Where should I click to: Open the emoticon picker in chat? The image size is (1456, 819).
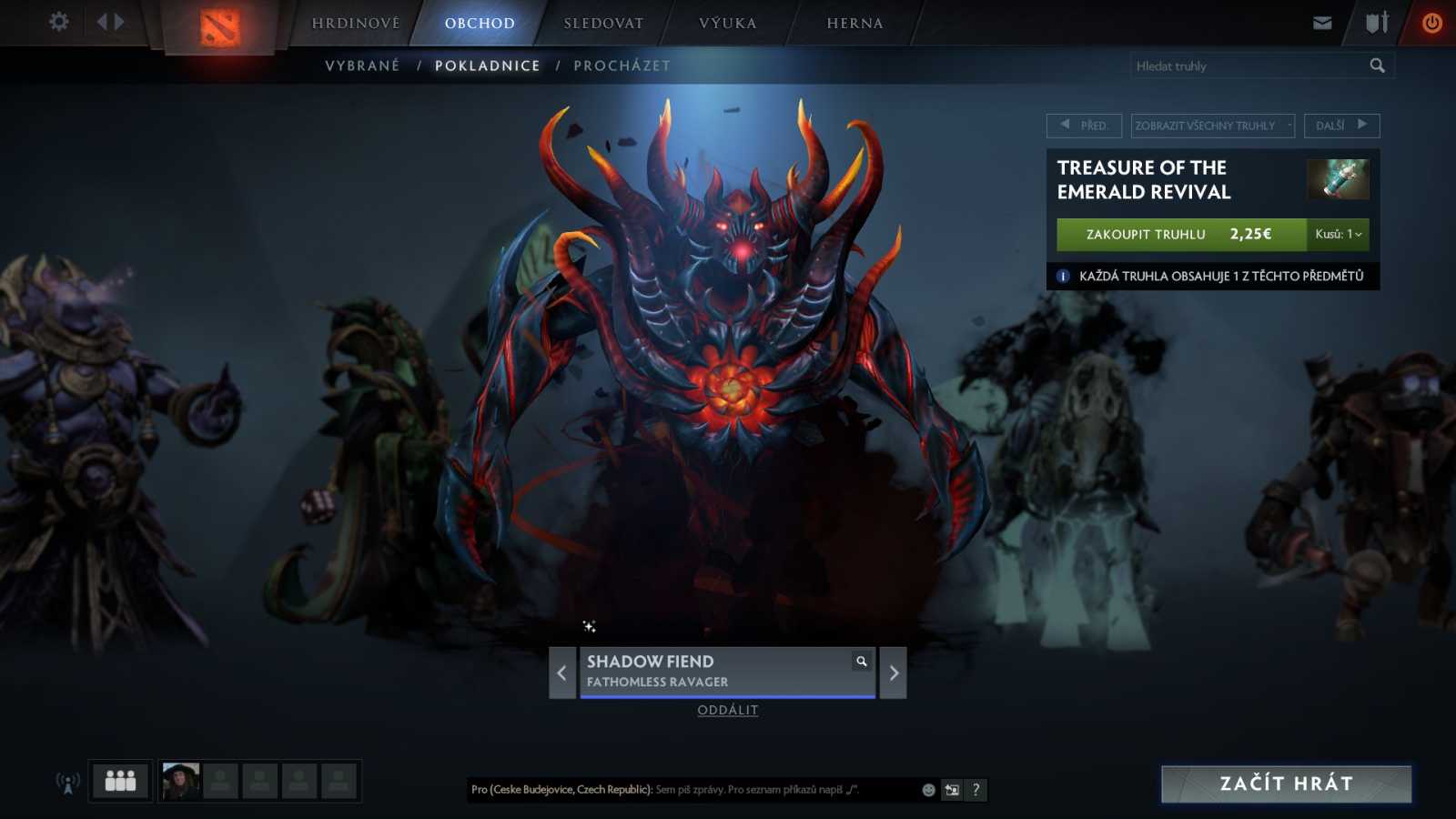[927, 790]
